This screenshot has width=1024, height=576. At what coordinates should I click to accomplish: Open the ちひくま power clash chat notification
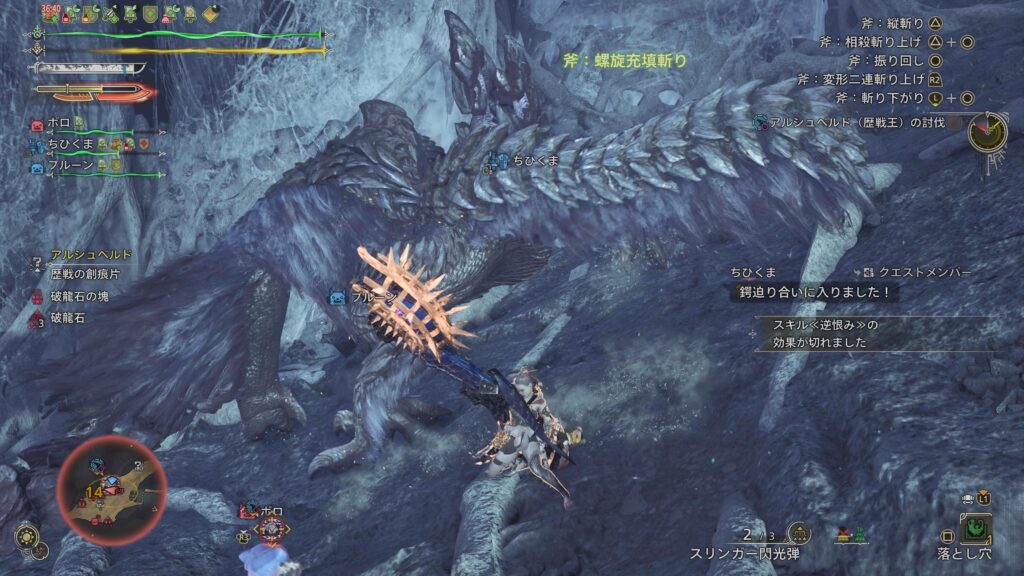816,293
